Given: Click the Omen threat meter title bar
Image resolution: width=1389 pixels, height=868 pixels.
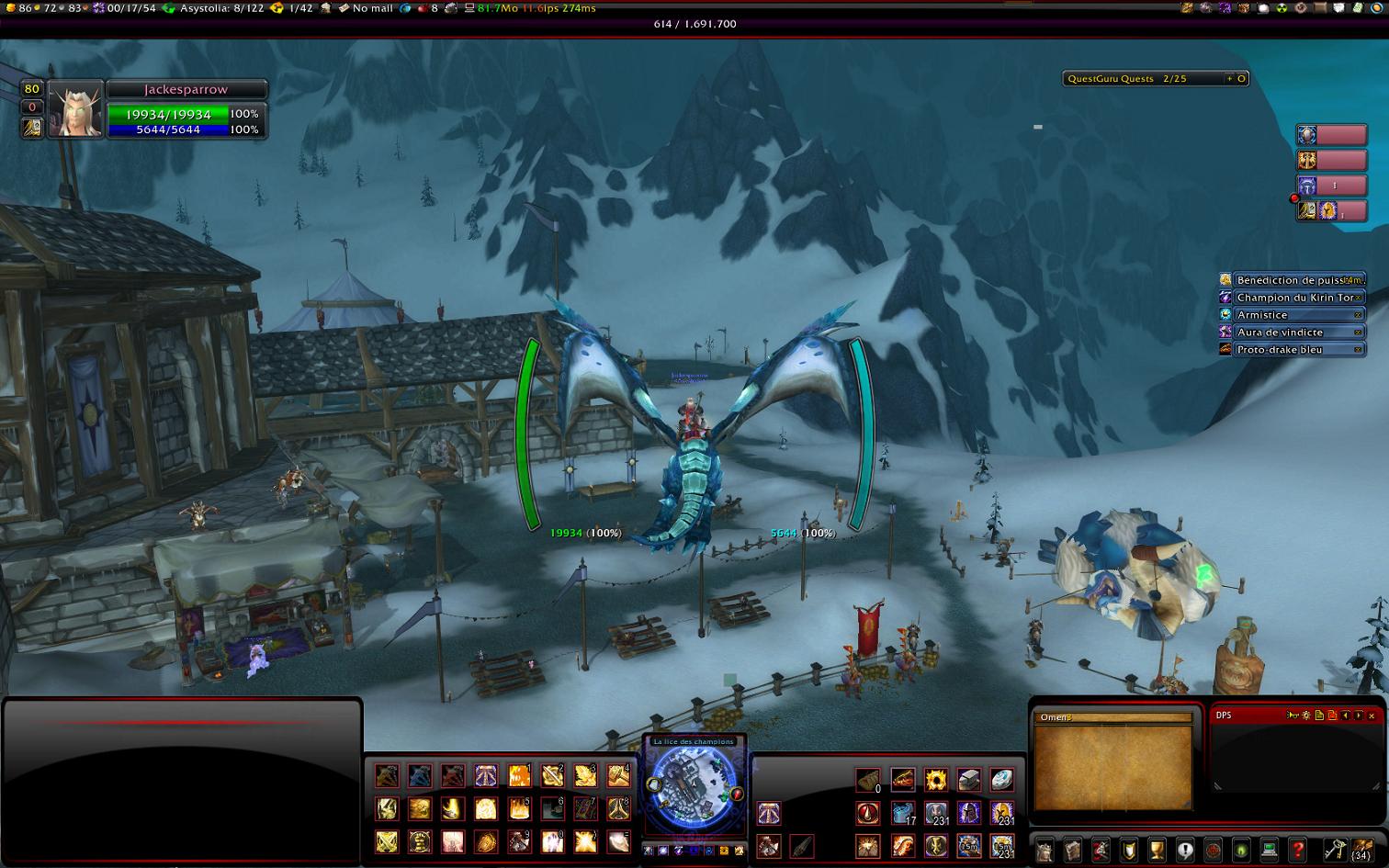Looking at the screenshot, I should [x=1113, y=717].
